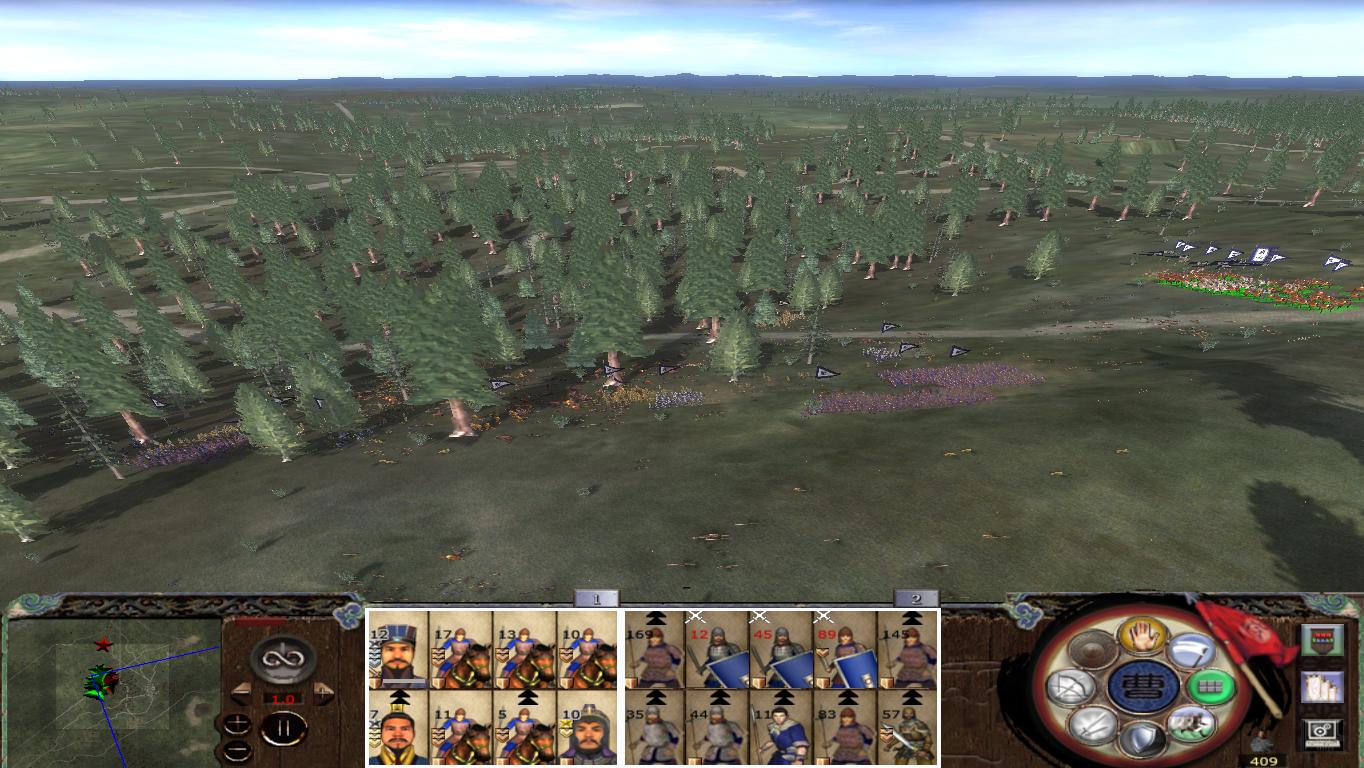Select the sword melee attack icon
This screenshot has height=768, width=1364.
click(x=1092, y=725)
